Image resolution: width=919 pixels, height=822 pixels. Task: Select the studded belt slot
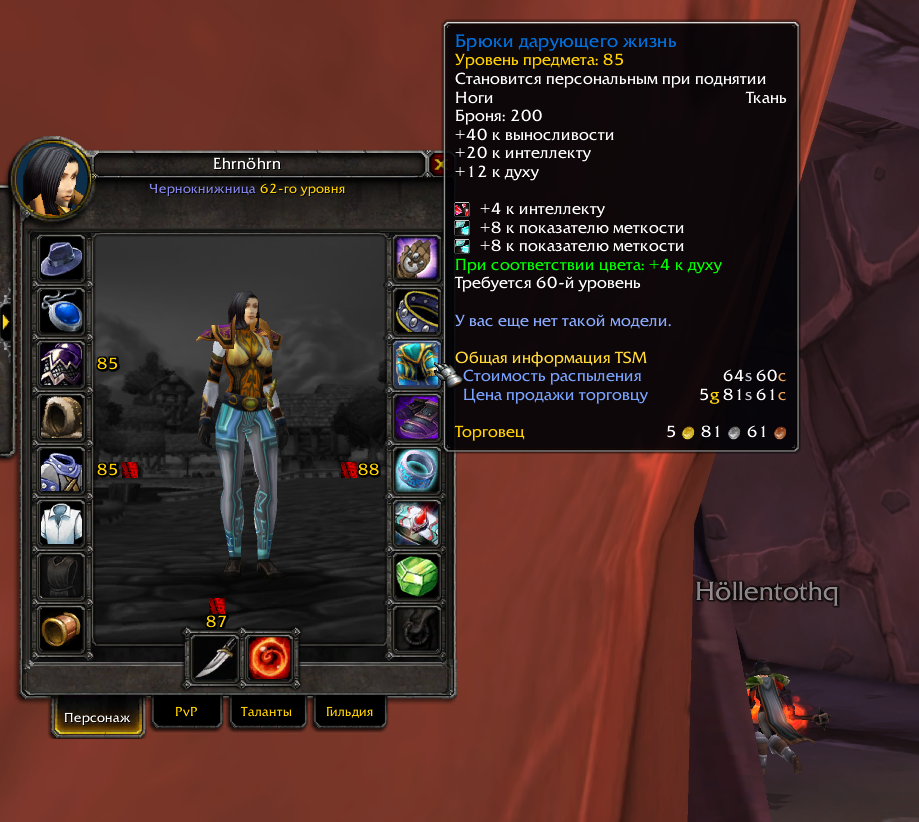(416, 311)
